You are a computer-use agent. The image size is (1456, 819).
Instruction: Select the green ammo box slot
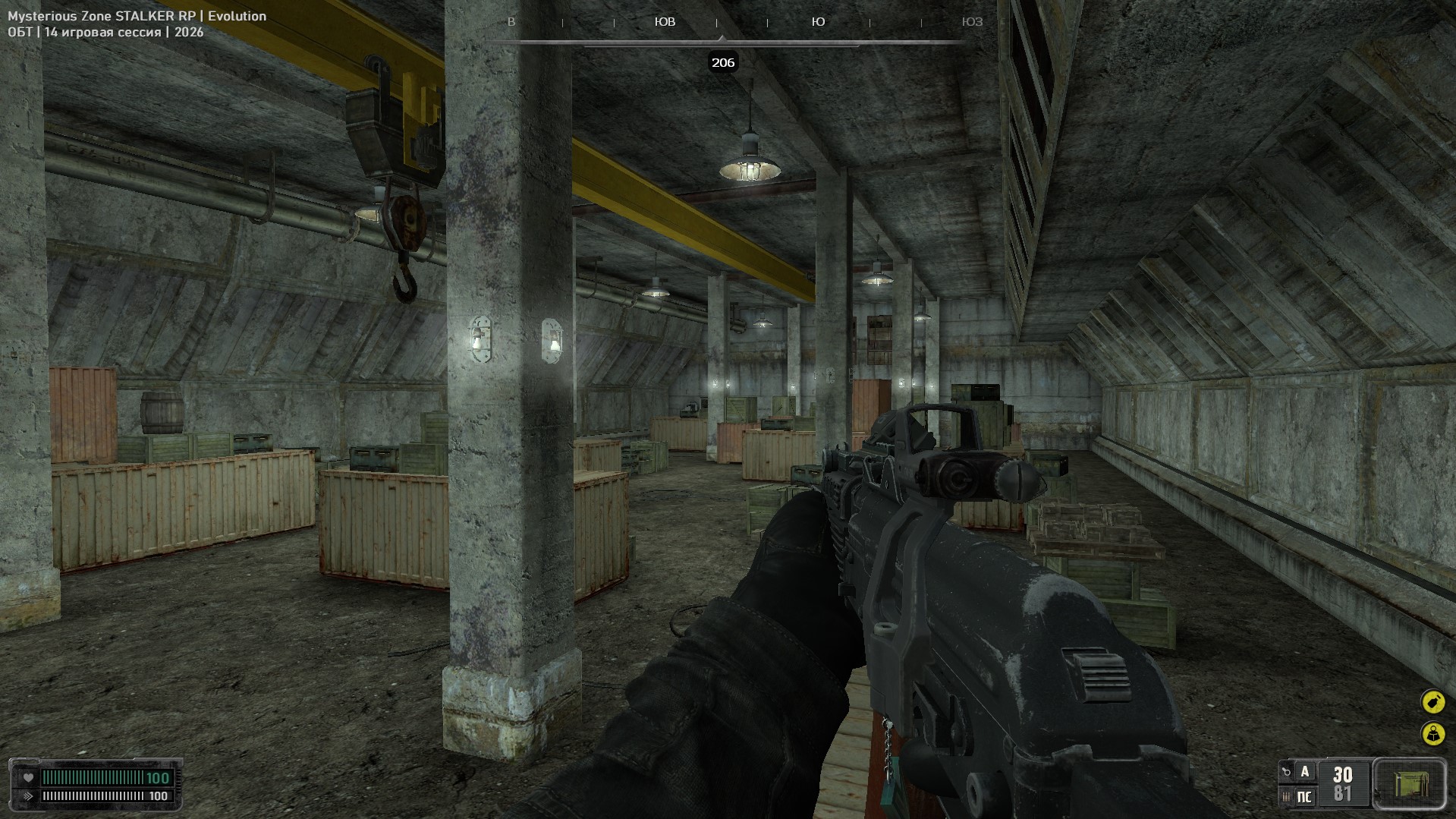point(1410,783)
